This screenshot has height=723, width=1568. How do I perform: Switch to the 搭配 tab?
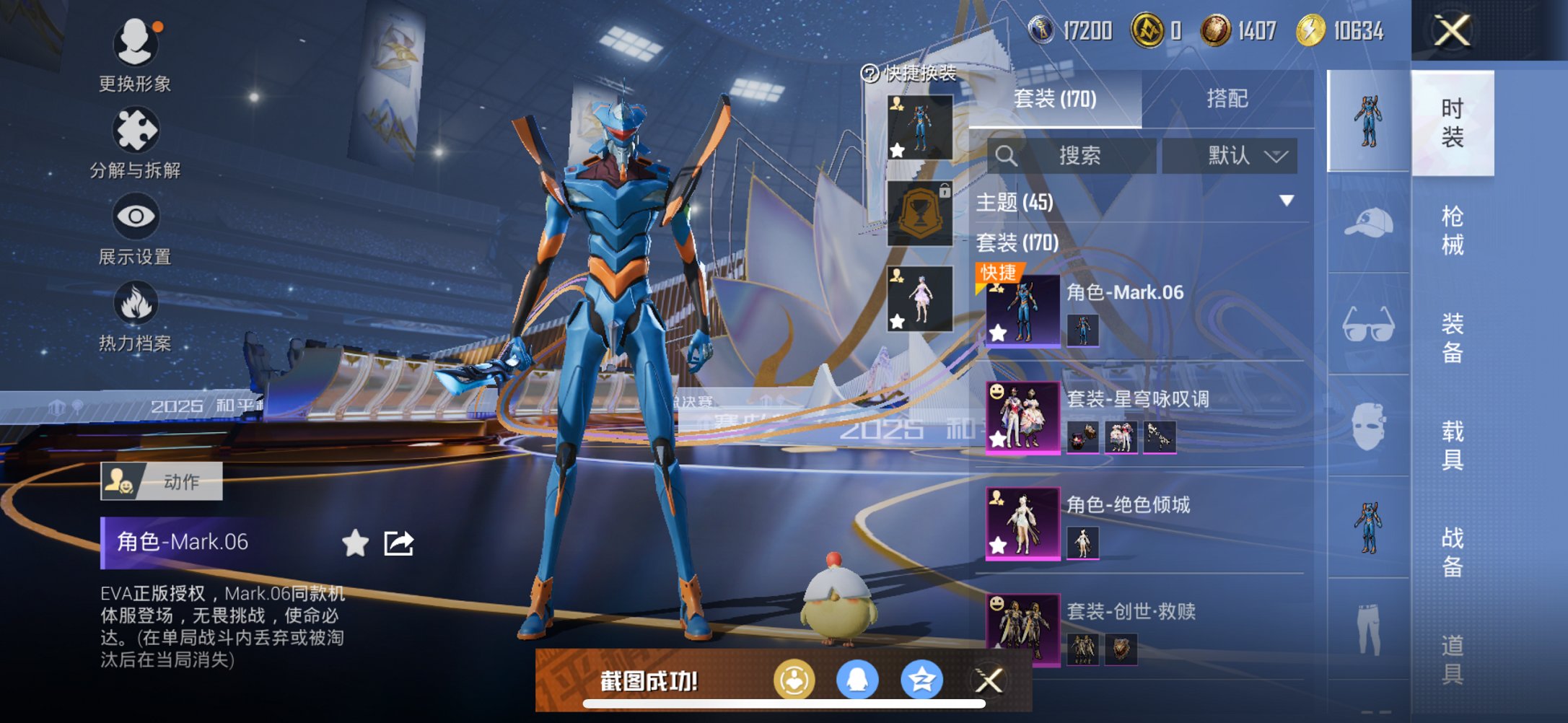click(x=1227, y=98)
